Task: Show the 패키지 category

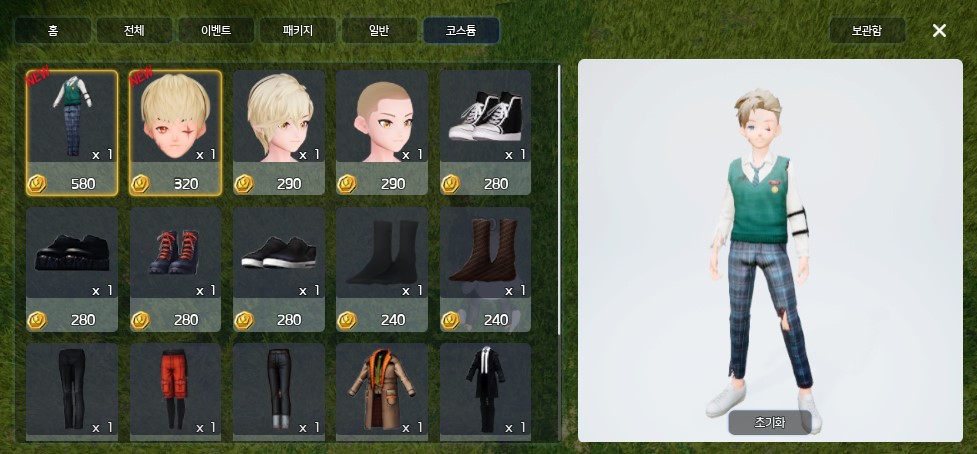Action: coord(297,30)
